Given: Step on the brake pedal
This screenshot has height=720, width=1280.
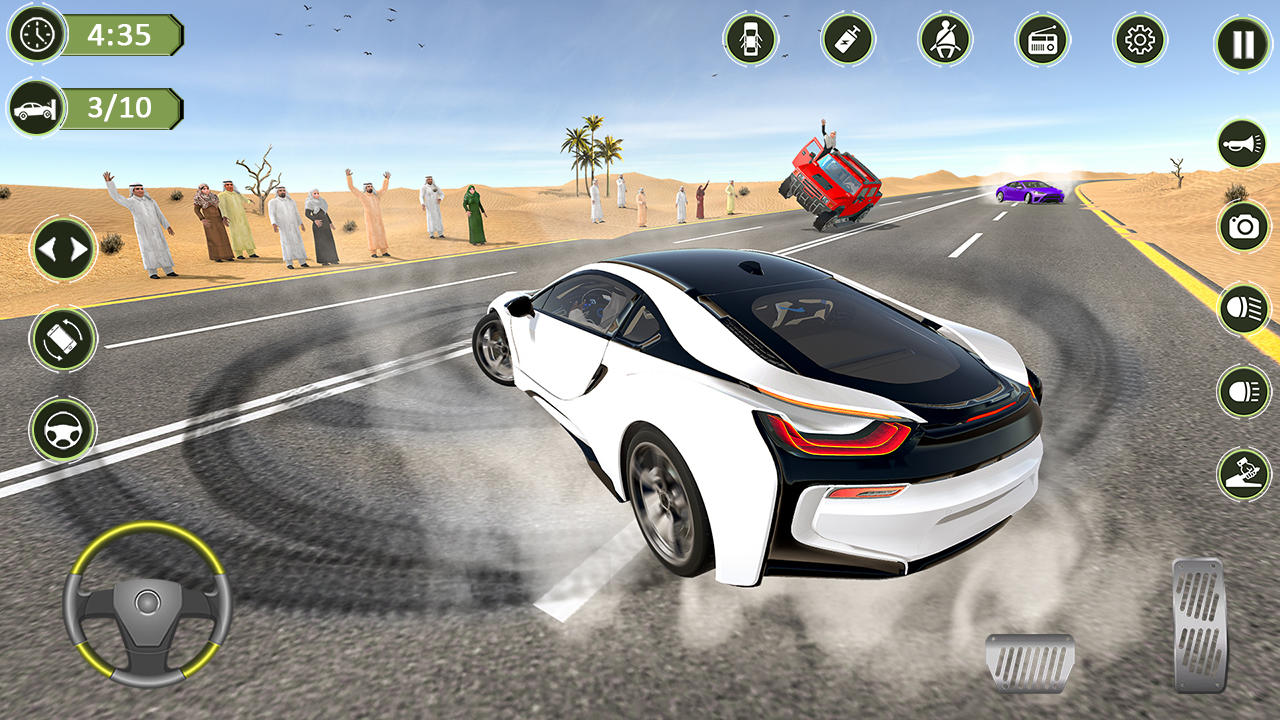Looking at the screenshot, I should click(1030, 663).
